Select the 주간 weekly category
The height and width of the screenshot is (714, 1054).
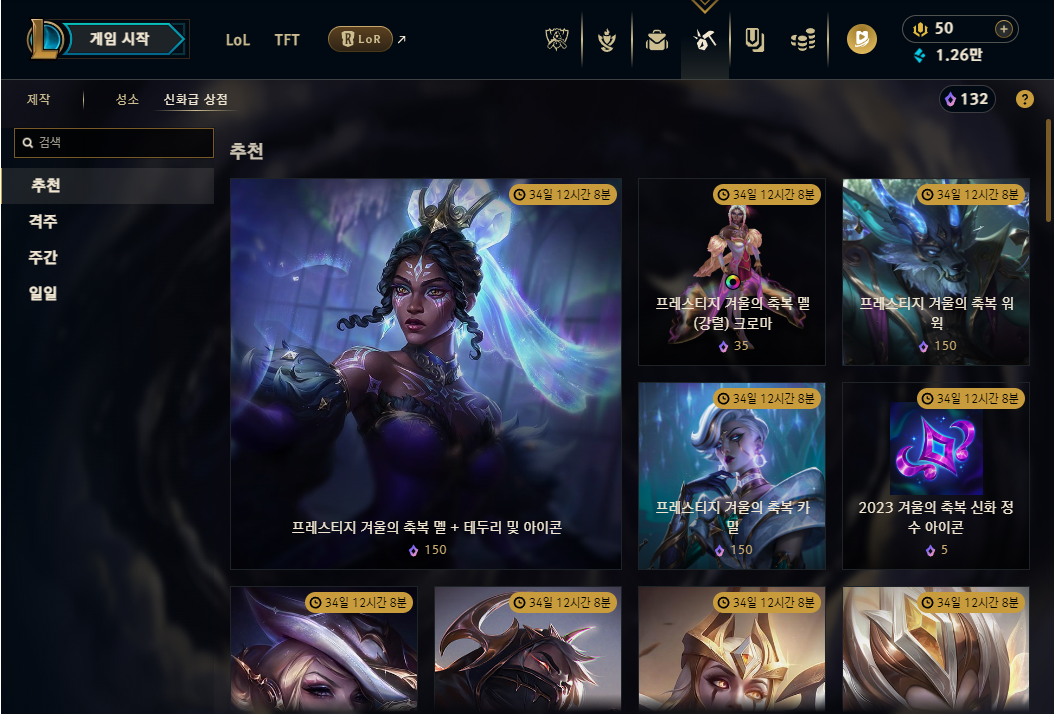(43, 258)
